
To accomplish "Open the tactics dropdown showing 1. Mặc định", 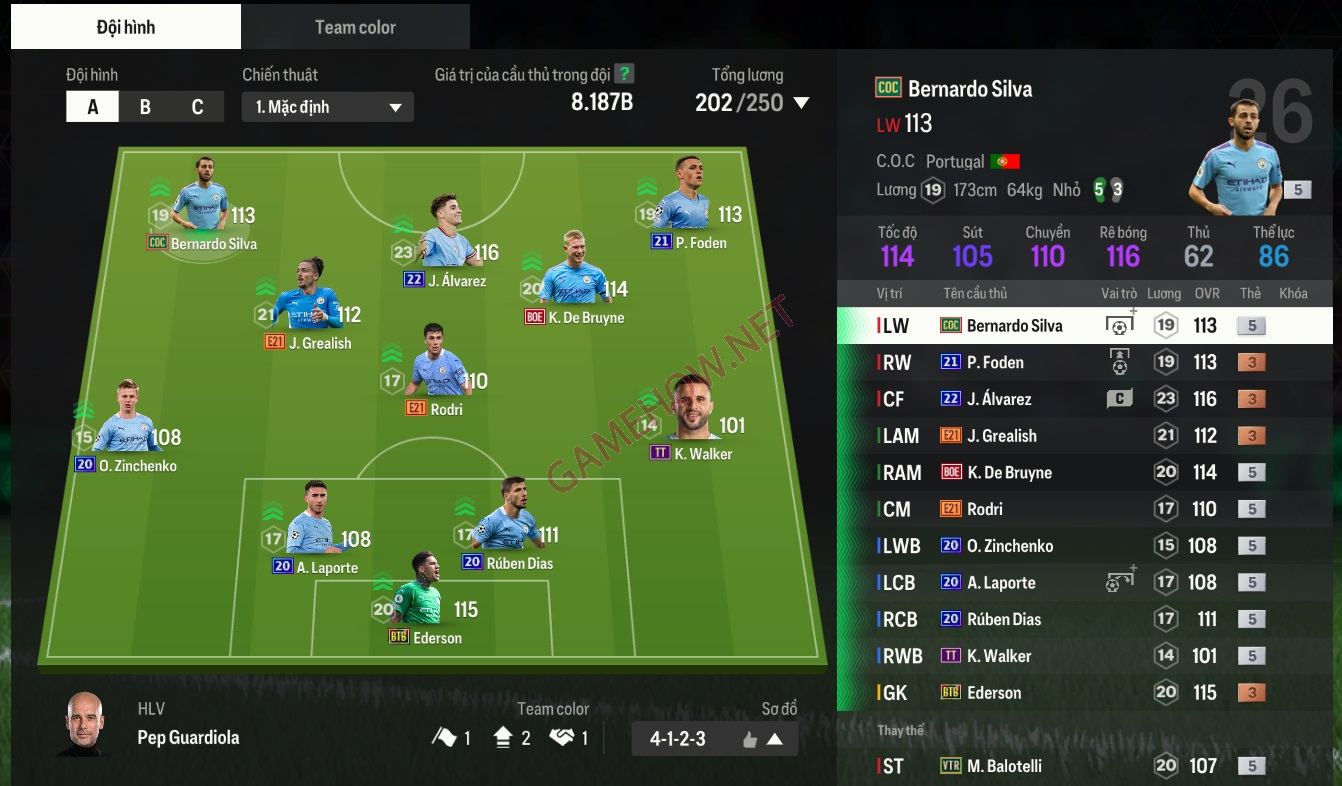I will 327,106.
